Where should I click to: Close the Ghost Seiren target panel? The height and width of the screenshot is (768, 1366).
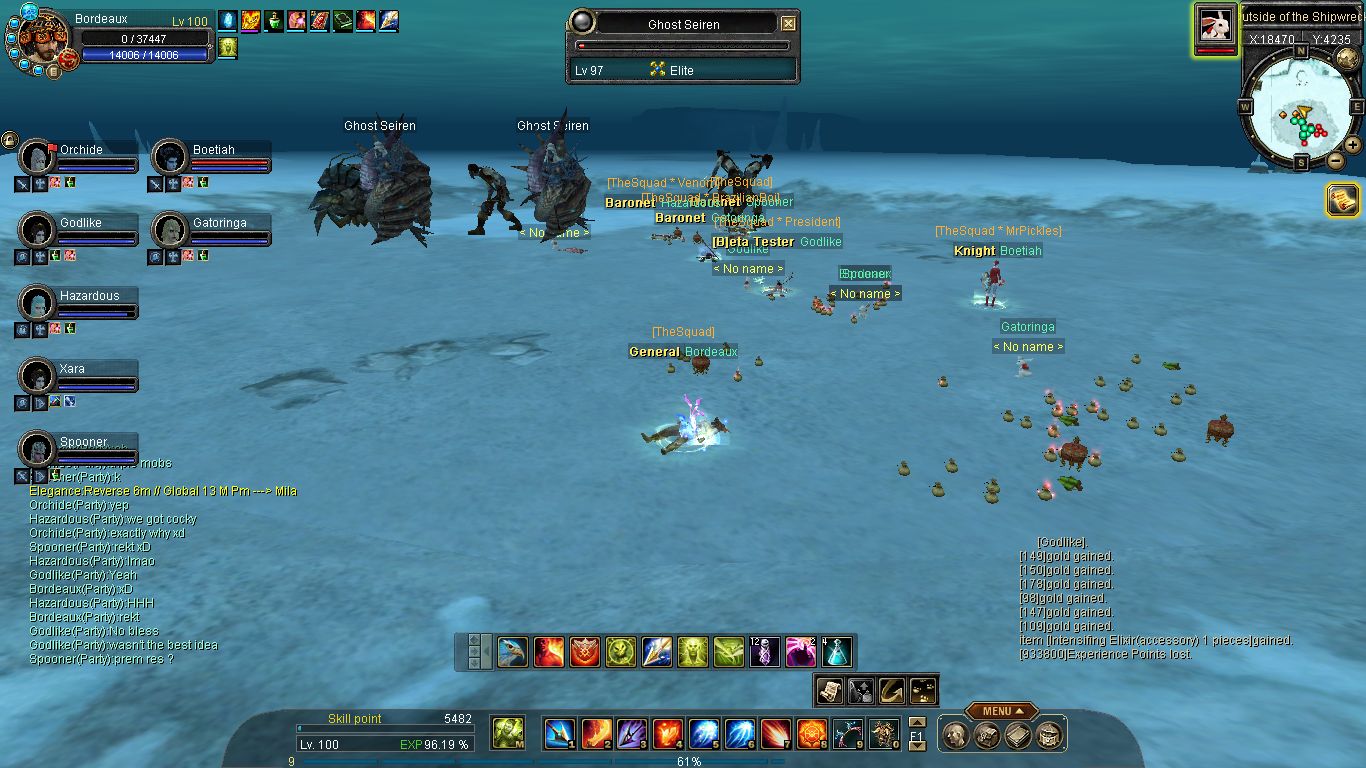788,24
